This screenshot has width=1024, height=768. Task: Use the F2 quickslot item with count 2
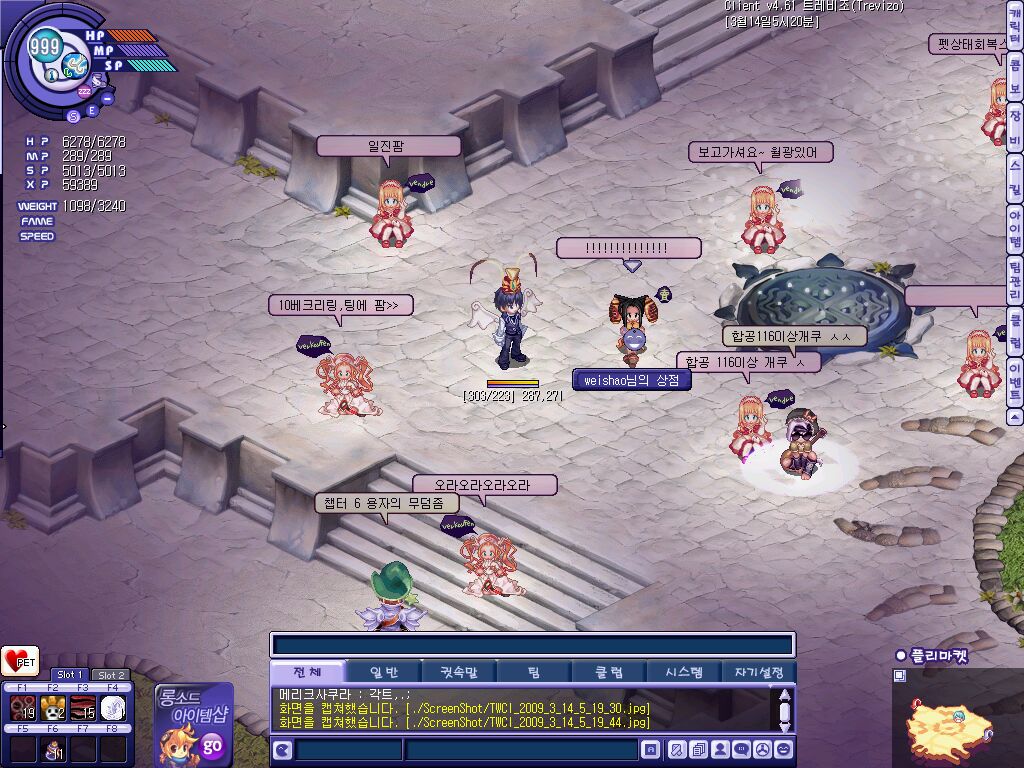coord(53,708)
